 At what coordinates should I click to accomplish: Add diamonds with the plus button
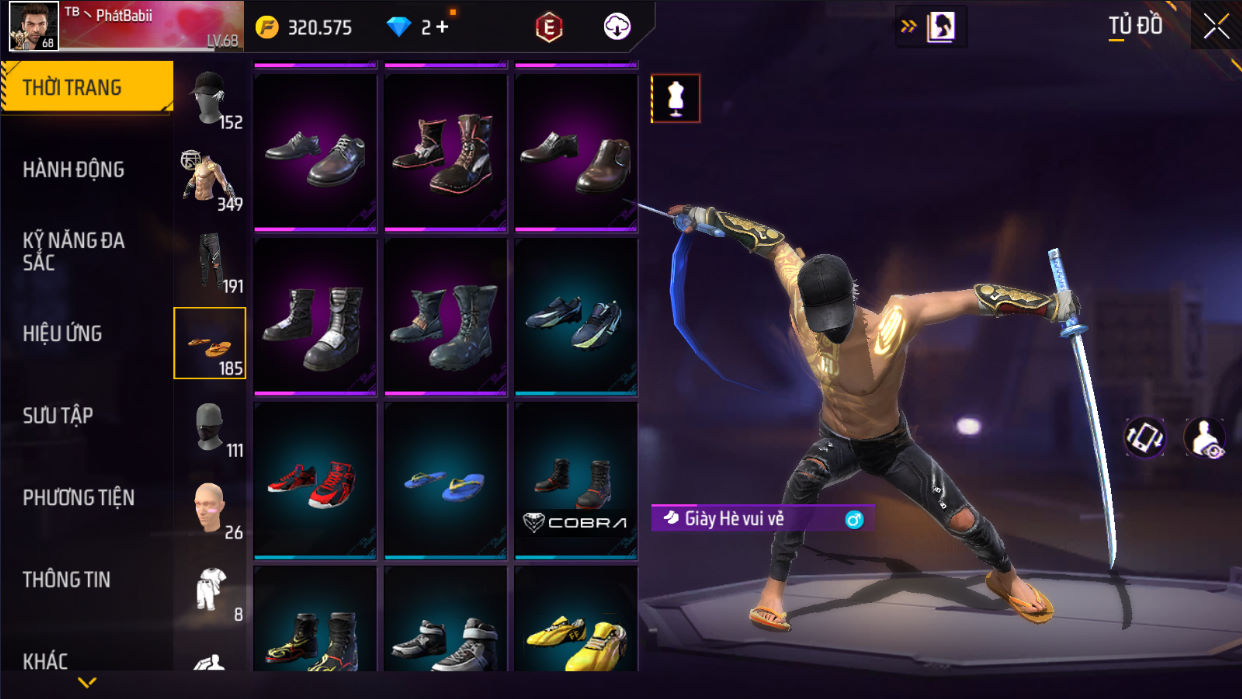(x=441, y=28)
